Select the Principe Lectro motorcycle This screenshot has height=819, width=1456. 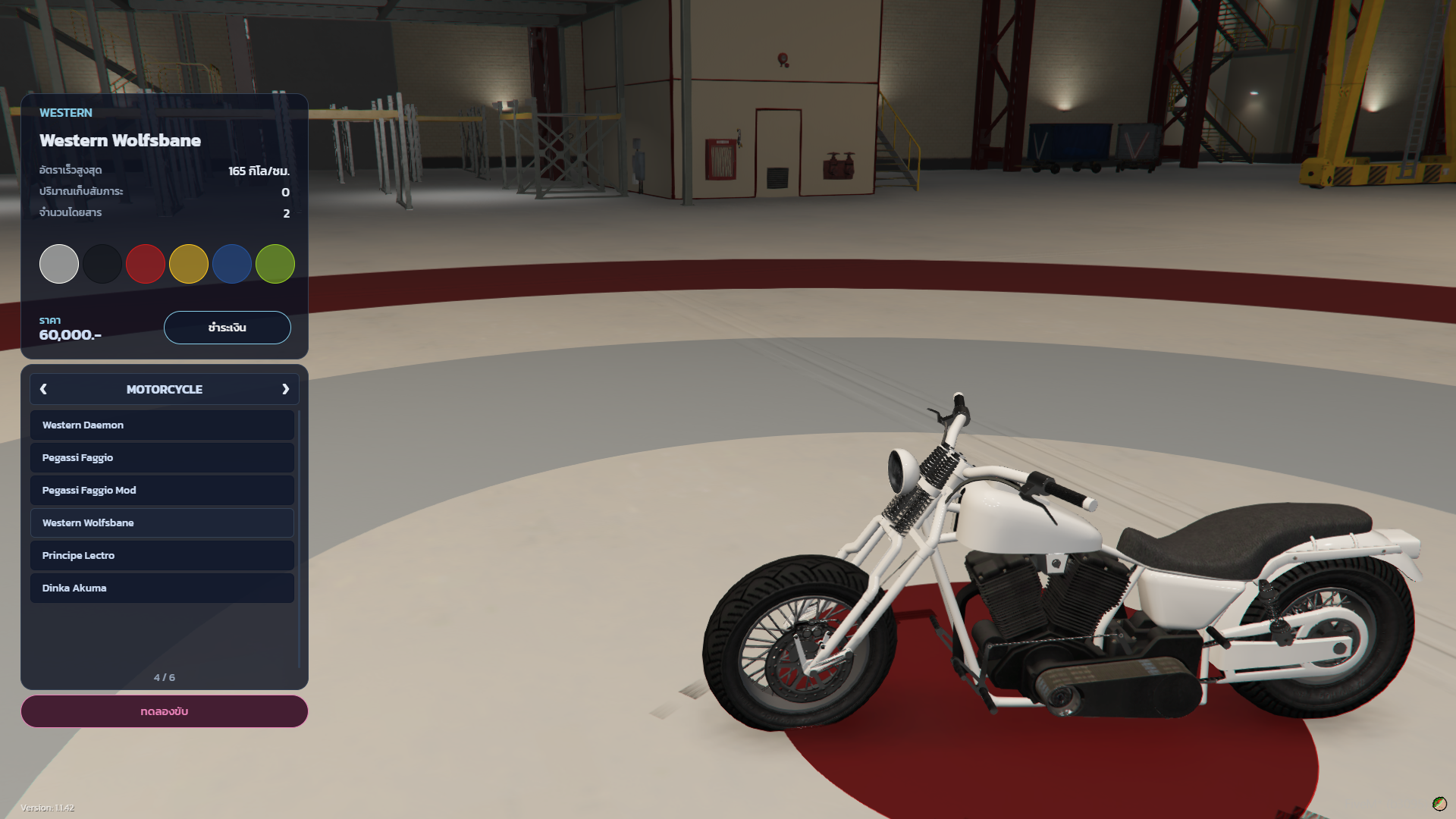(162, 556)
